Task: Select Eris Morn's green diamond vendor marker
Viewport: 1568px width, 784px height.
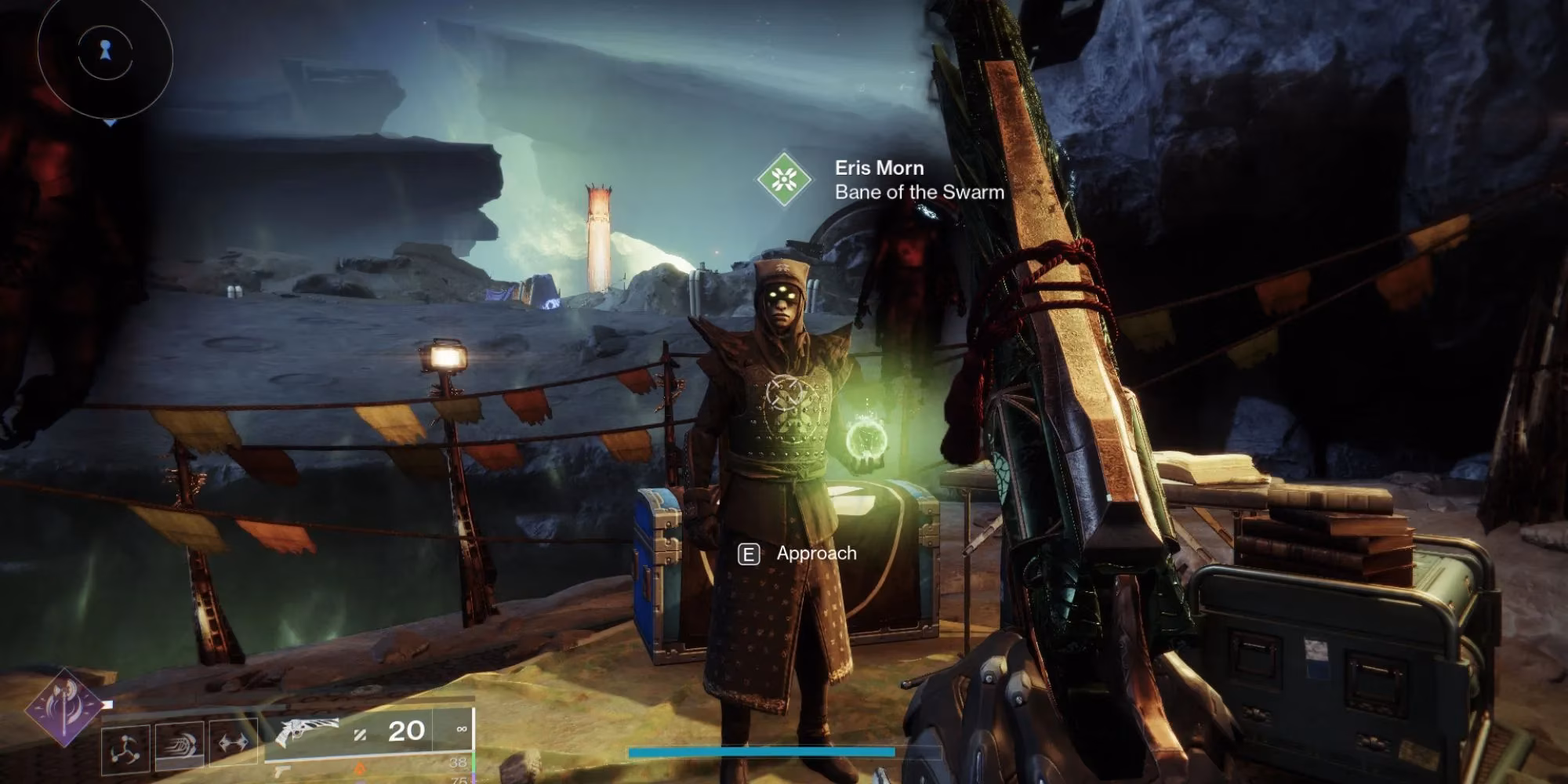Action: tap(783, 180)
